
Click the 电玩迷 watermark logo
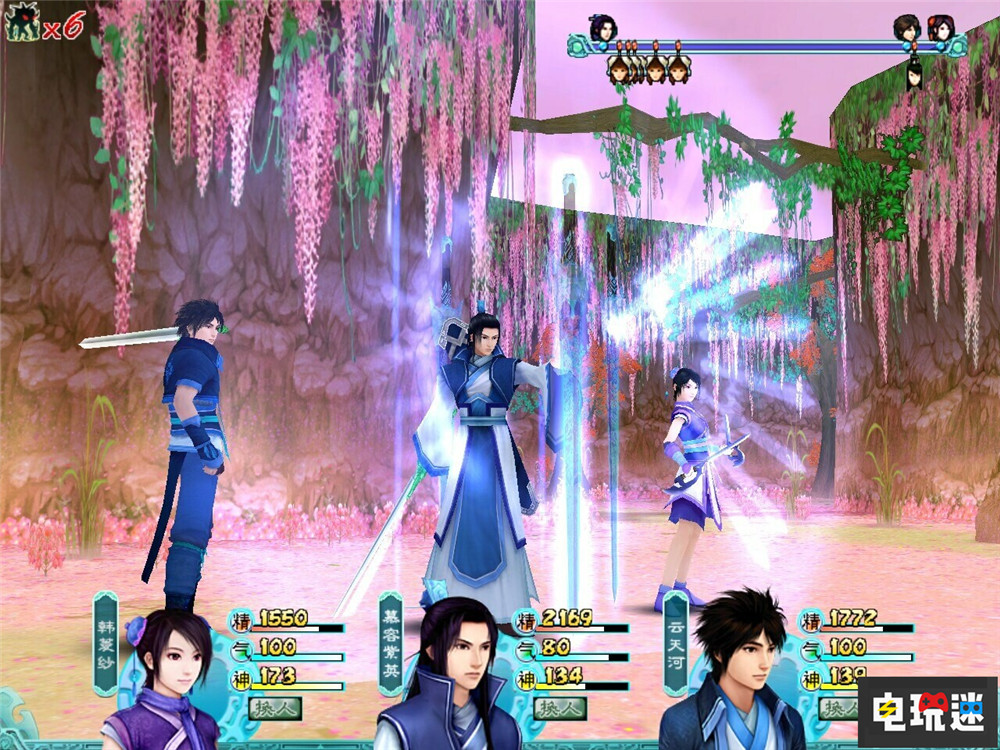pyautogui.click(x=926, y=712)
